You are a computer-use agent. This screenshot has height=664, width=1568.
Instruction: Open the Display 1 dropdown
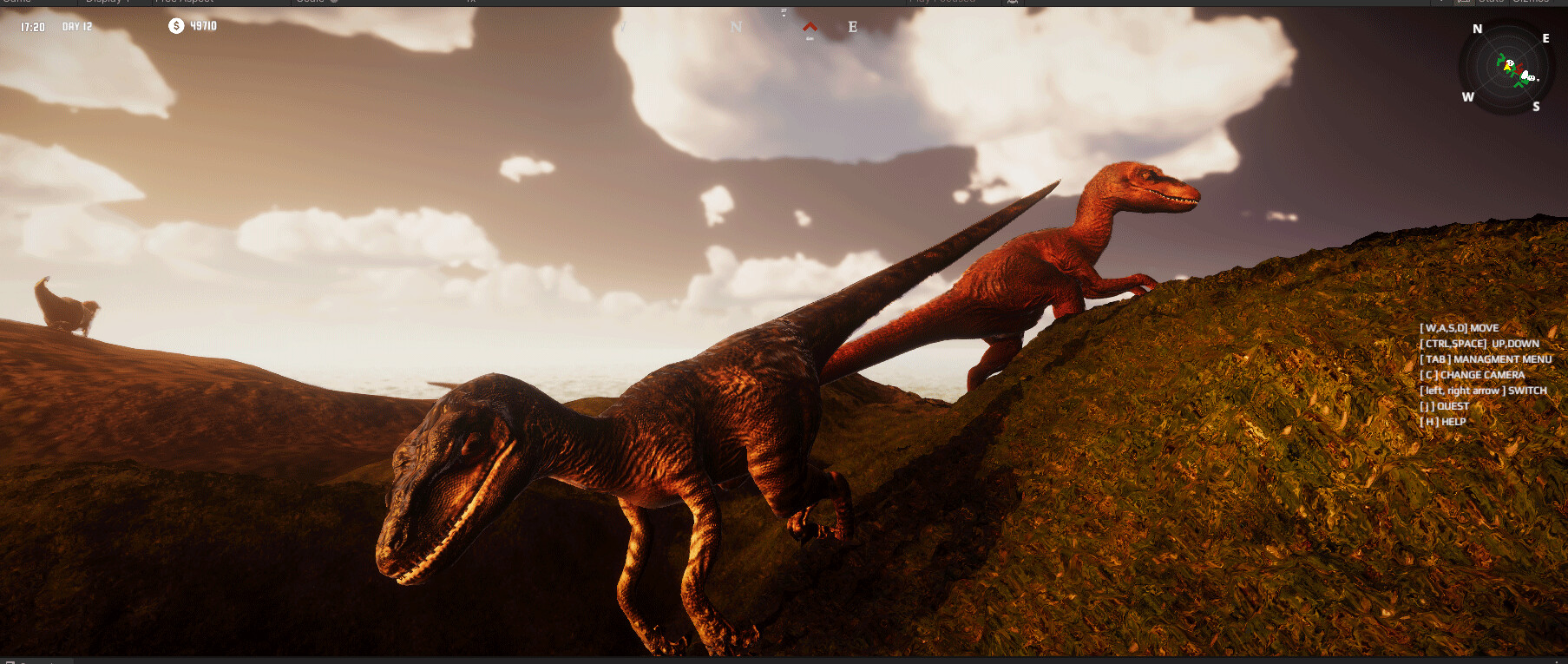coord(104,2)
